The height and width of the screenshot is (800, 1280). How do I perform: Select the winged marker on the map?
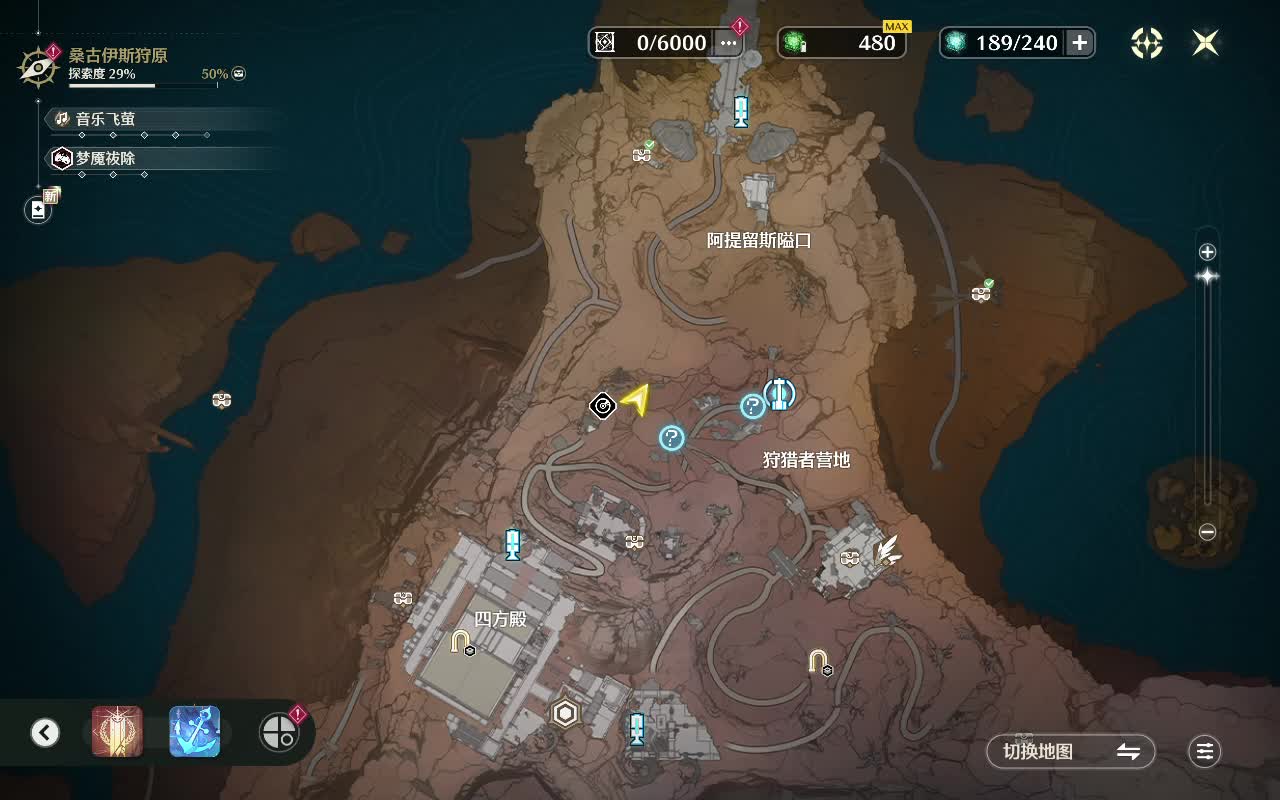click(887, 550)
